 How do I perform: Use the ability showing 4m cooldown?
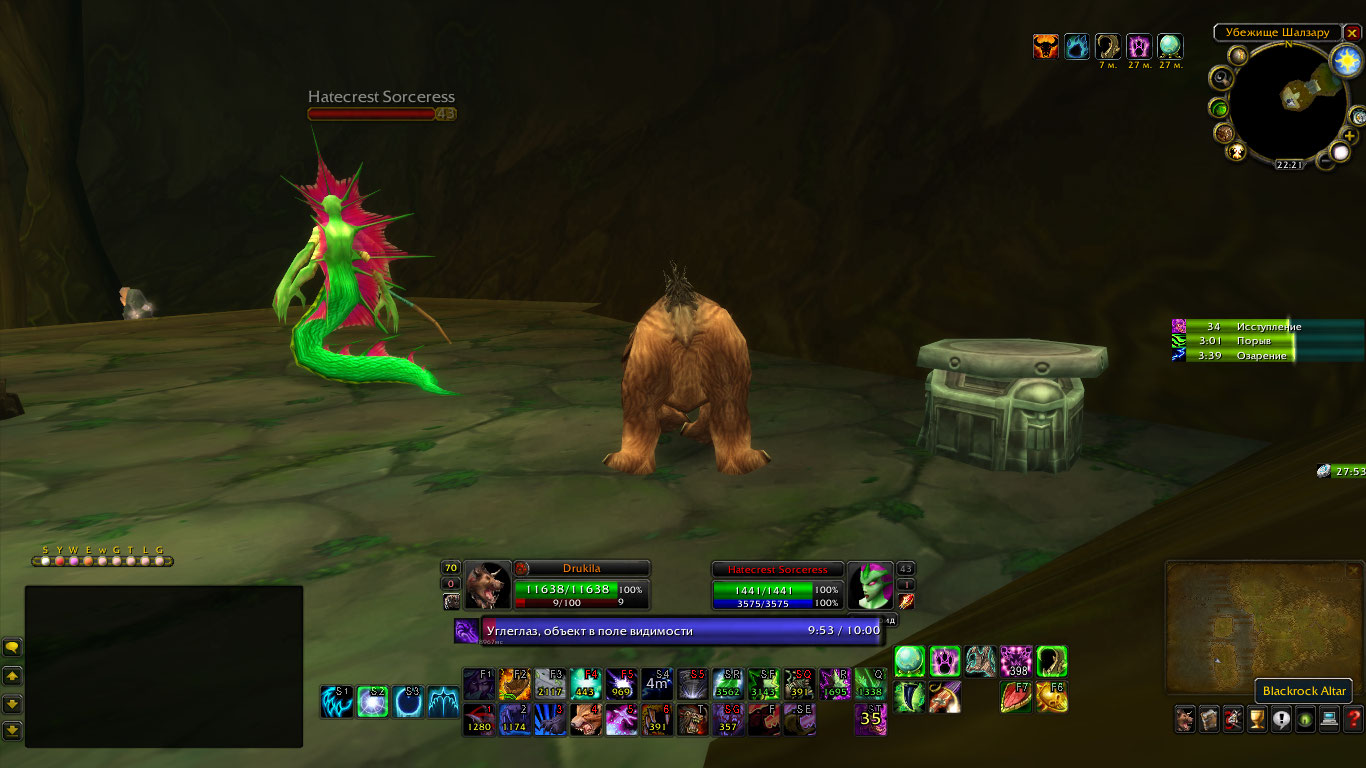(x=656, y=684)
